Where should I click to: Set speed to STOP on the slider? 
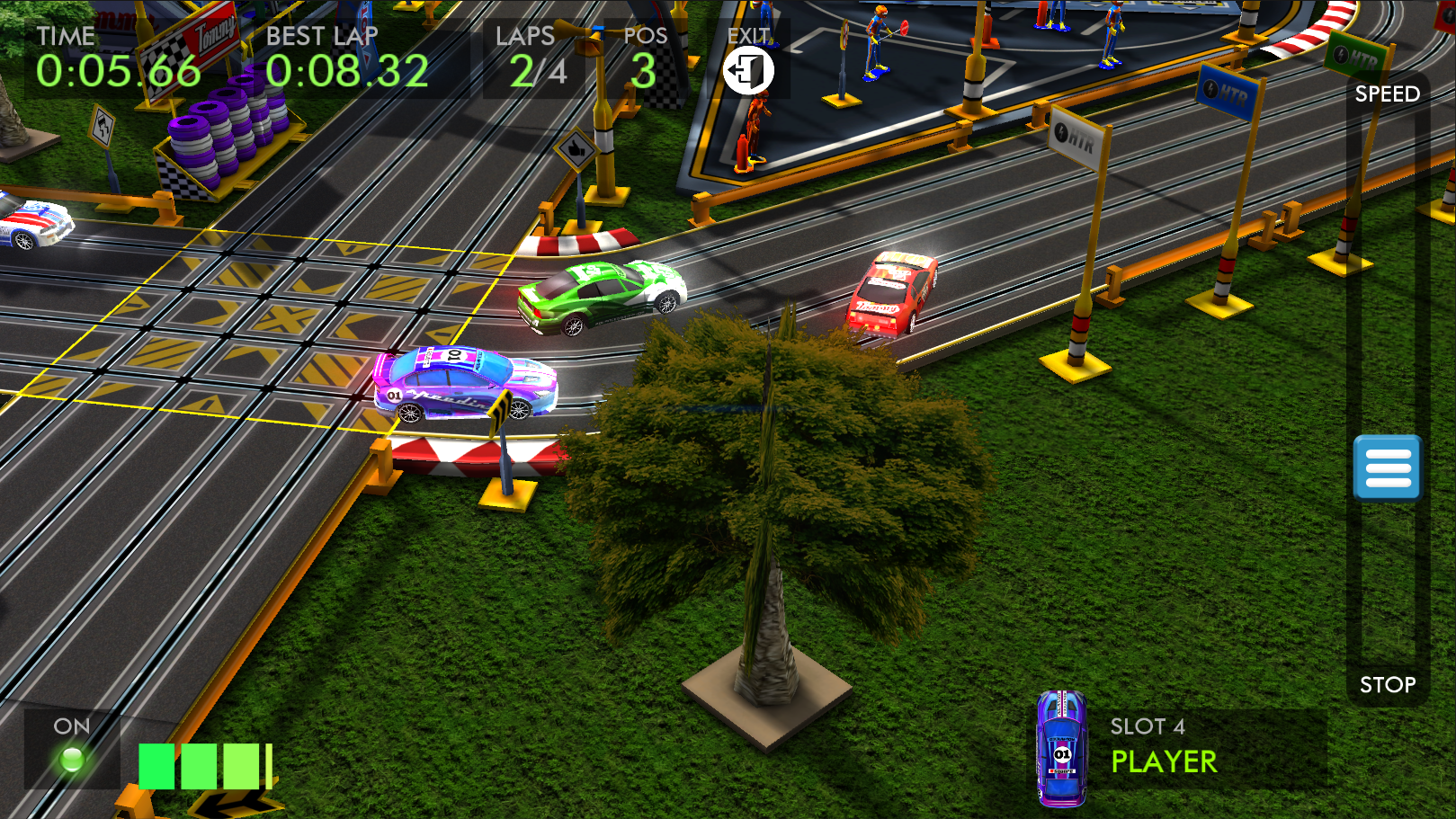coord(1387,684)
